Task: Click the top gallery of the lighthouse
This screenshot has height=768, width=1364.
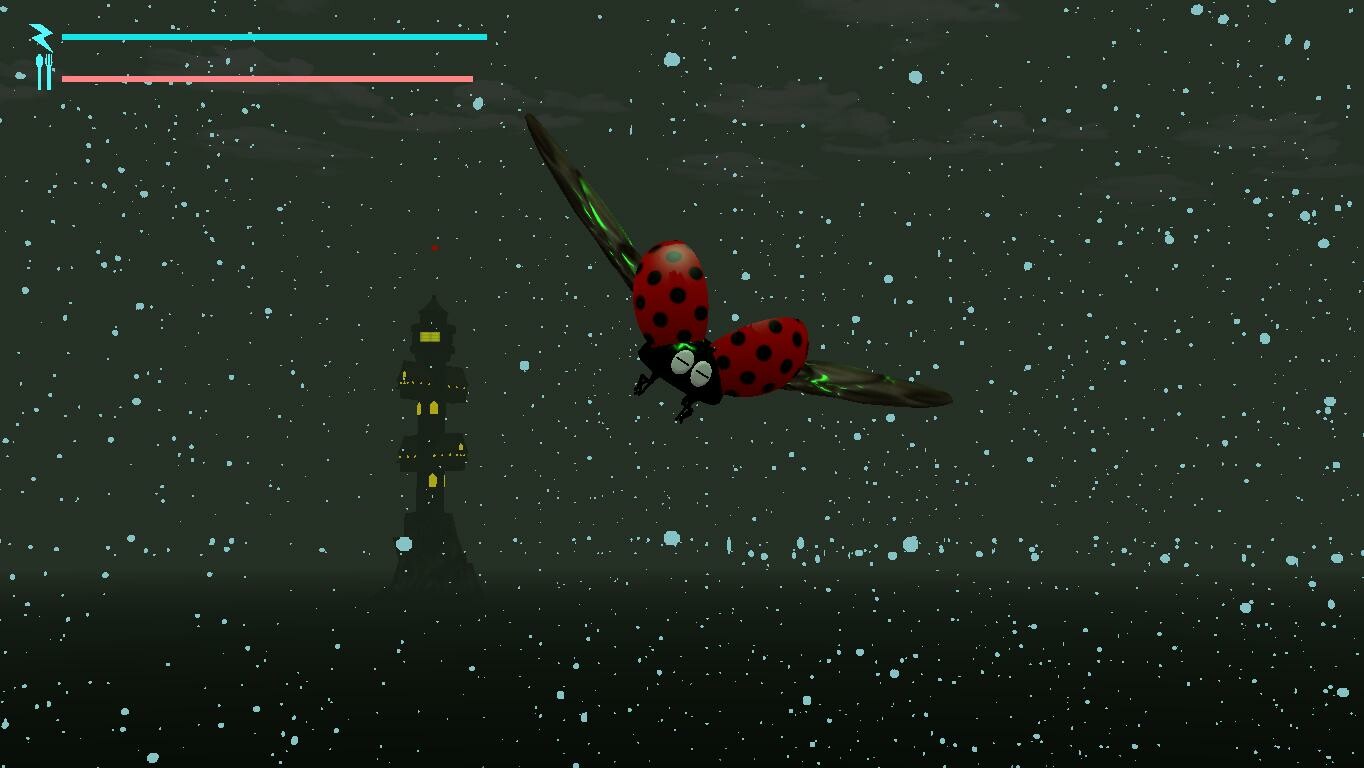Action: click(x=432, y=330)
